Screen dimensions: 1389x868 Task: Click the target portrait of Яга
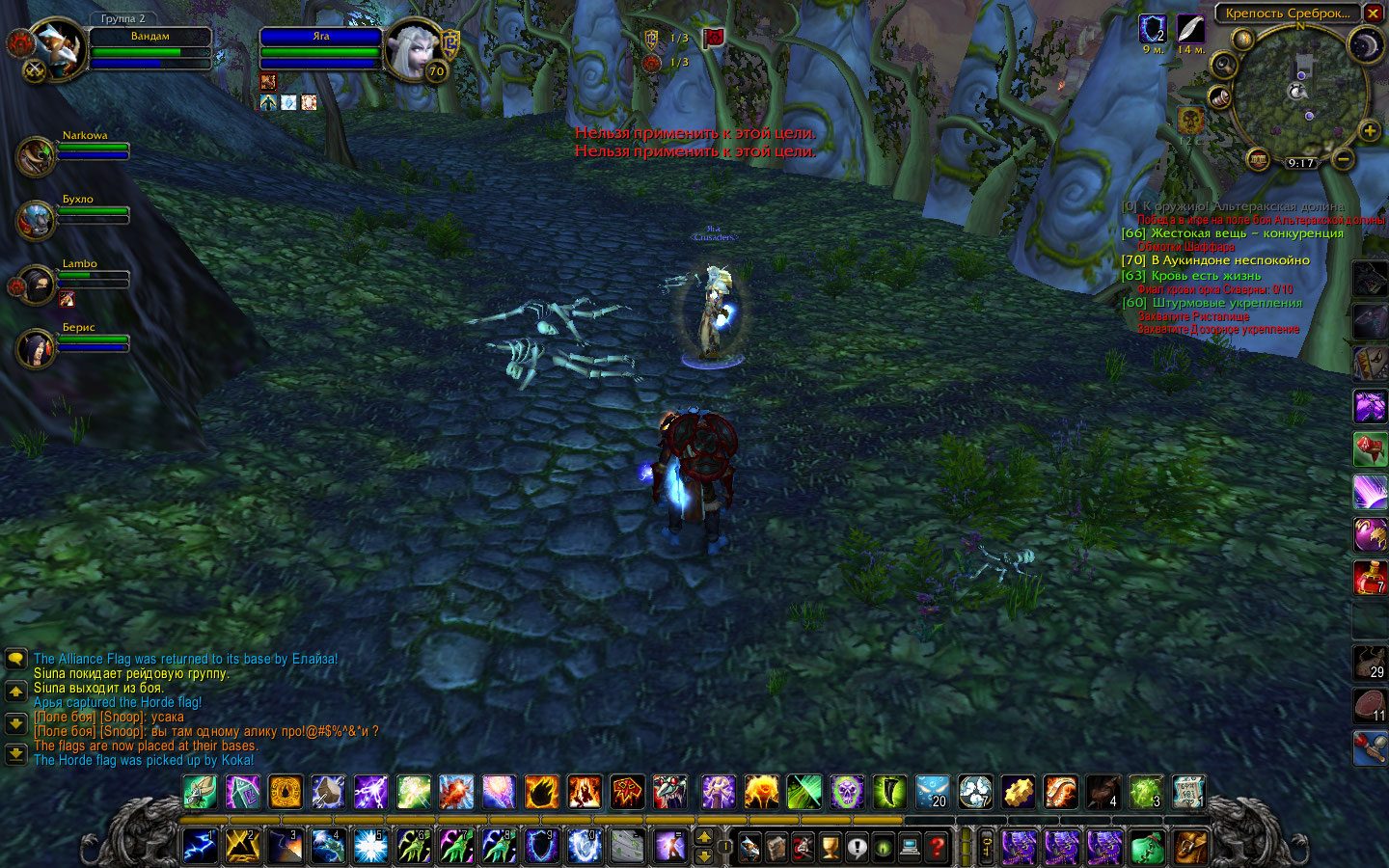click(x=415, y=50)
